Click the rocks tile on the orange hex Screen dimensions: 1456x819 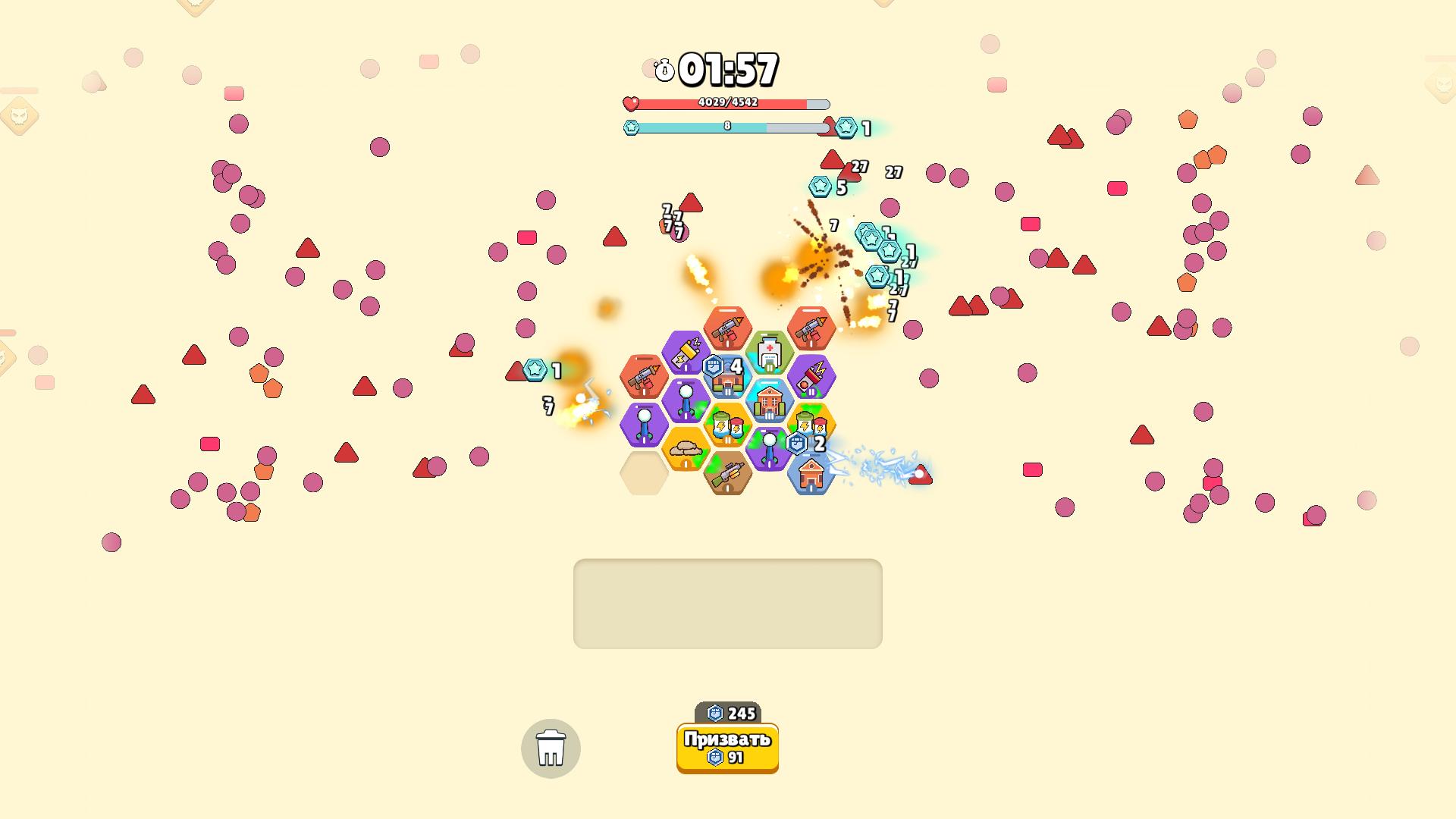(x=686, y=449)
